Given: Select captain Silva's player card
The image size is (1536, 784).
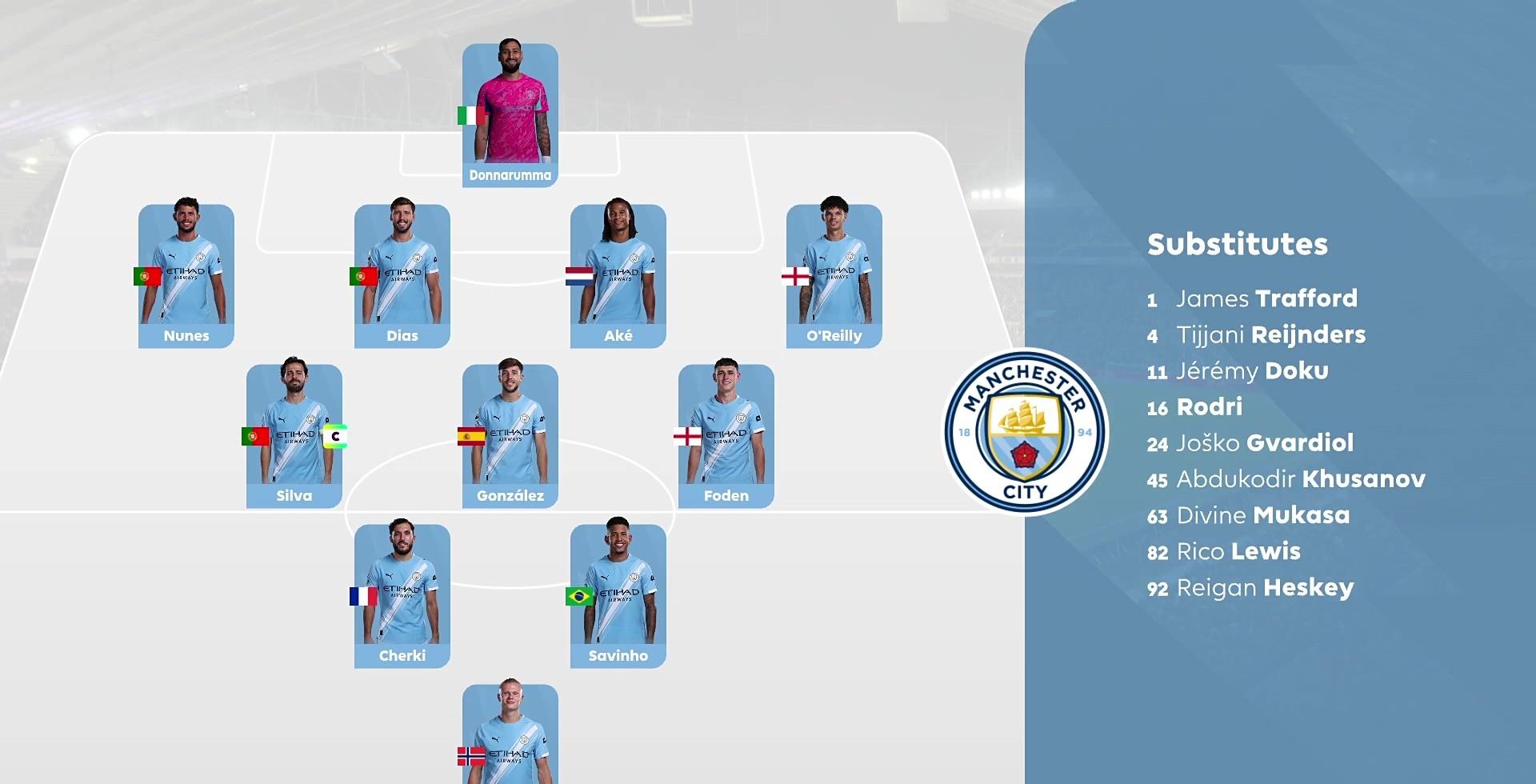Looking at the screenshot, I should 294,436.
